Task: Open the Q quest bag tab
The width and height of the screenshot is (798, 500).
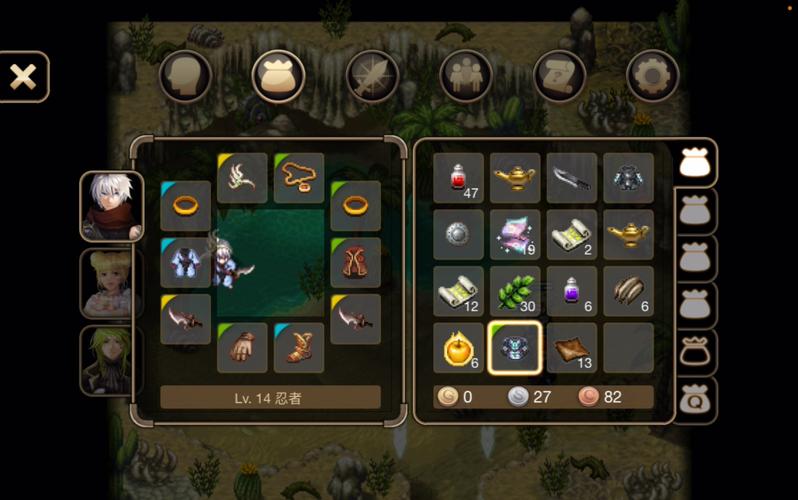Action: click(695, 402)
